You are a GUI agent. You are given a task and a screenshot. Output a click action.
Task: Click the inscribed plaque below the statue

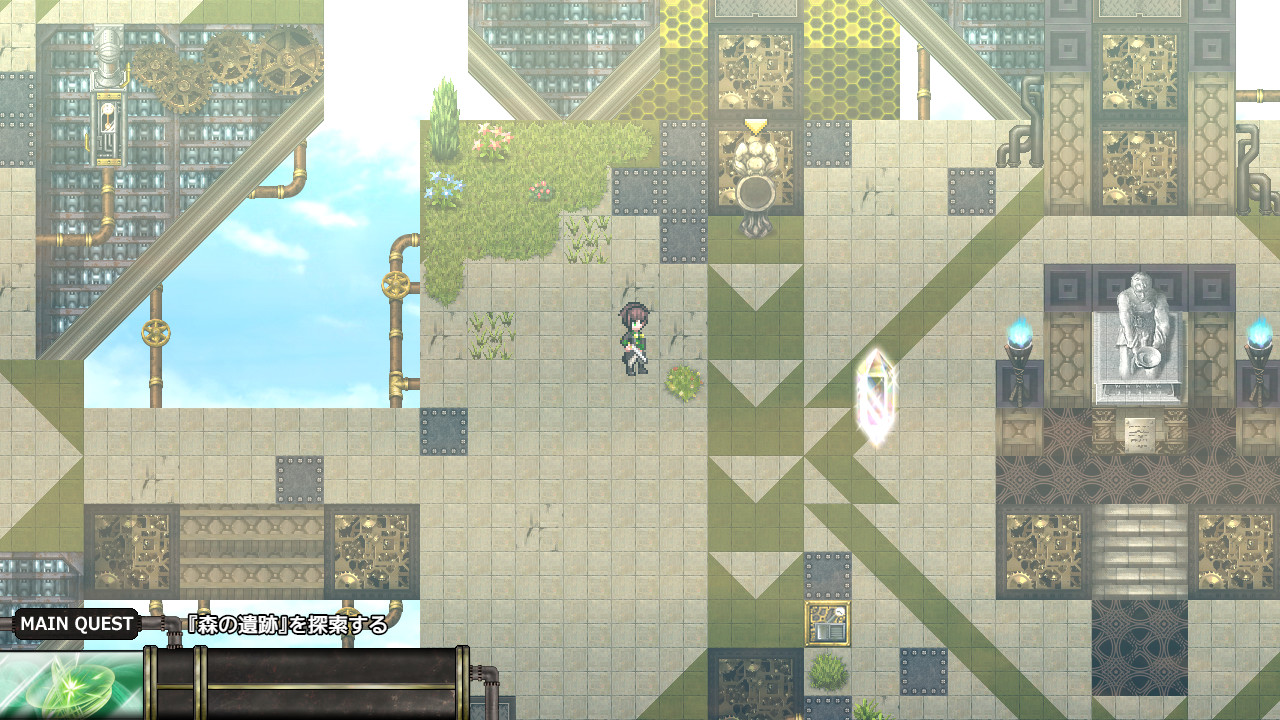pyautogui.click(x=1140, y=434)
